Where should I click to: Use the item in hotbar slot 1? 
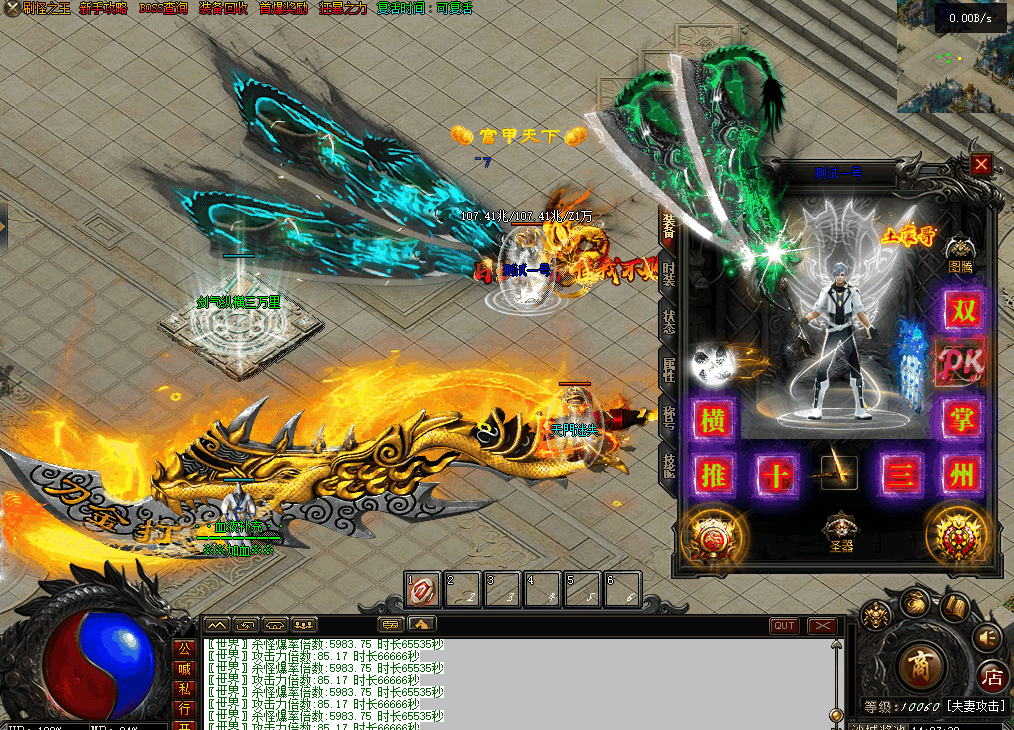(422, 590)
